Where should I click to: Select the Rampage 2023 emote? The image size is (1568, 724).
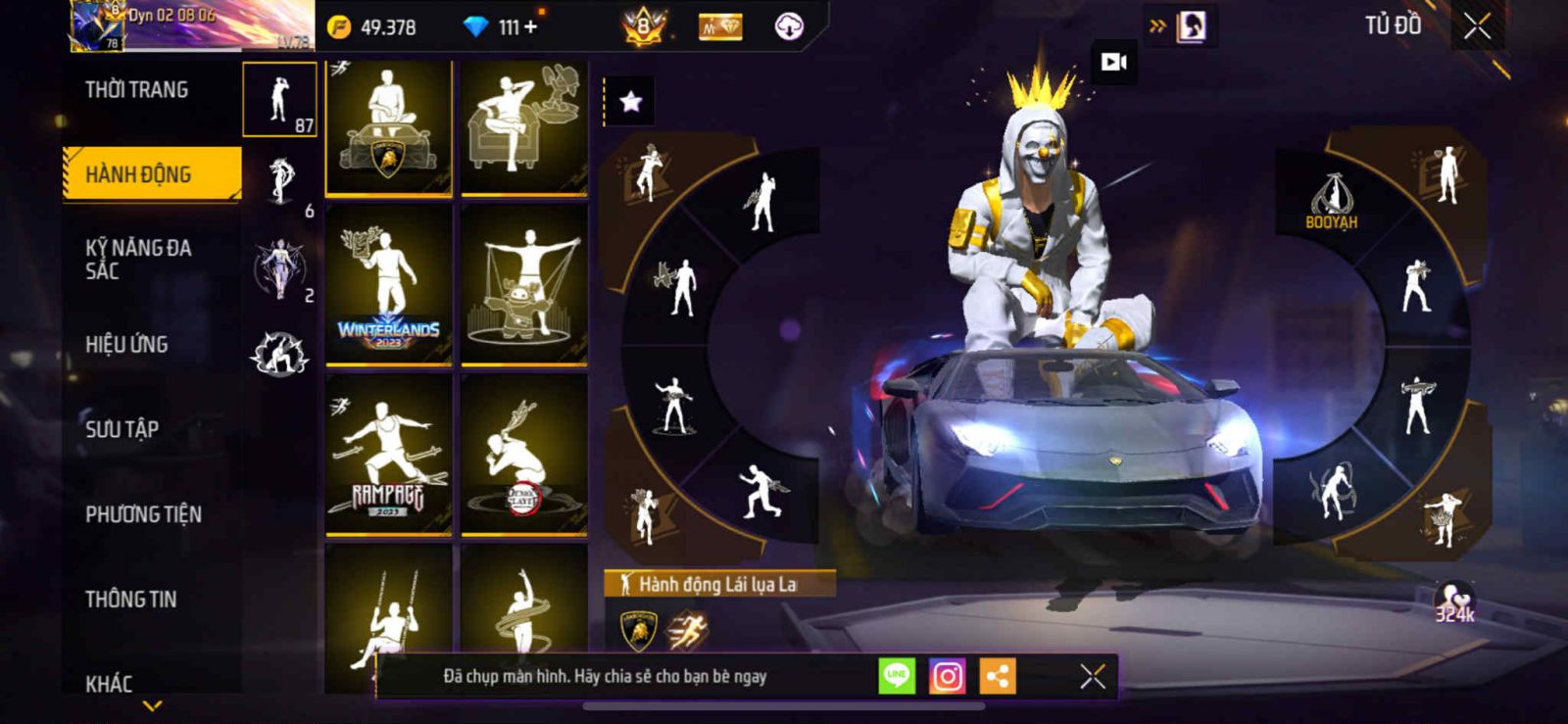pos(389,455)
